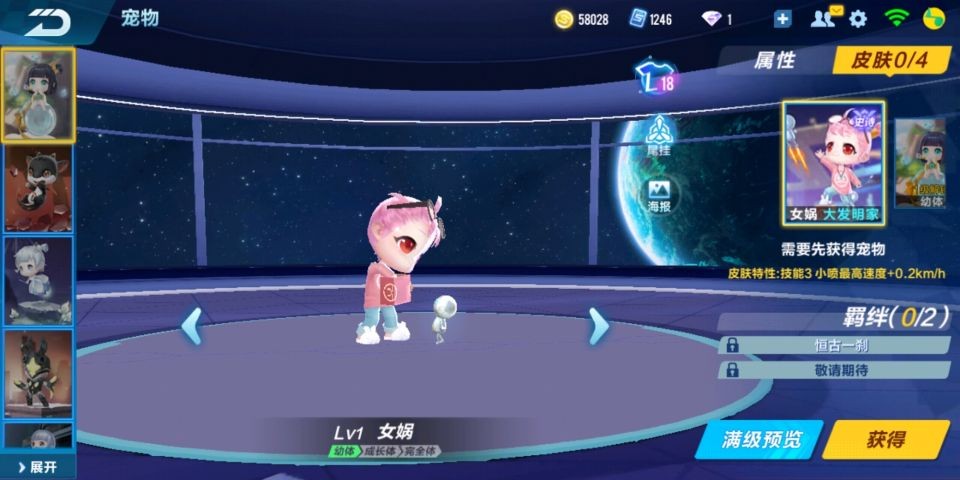Add currency with the plus button
This screenshot has width=960, height=480.
coord(782,18)
